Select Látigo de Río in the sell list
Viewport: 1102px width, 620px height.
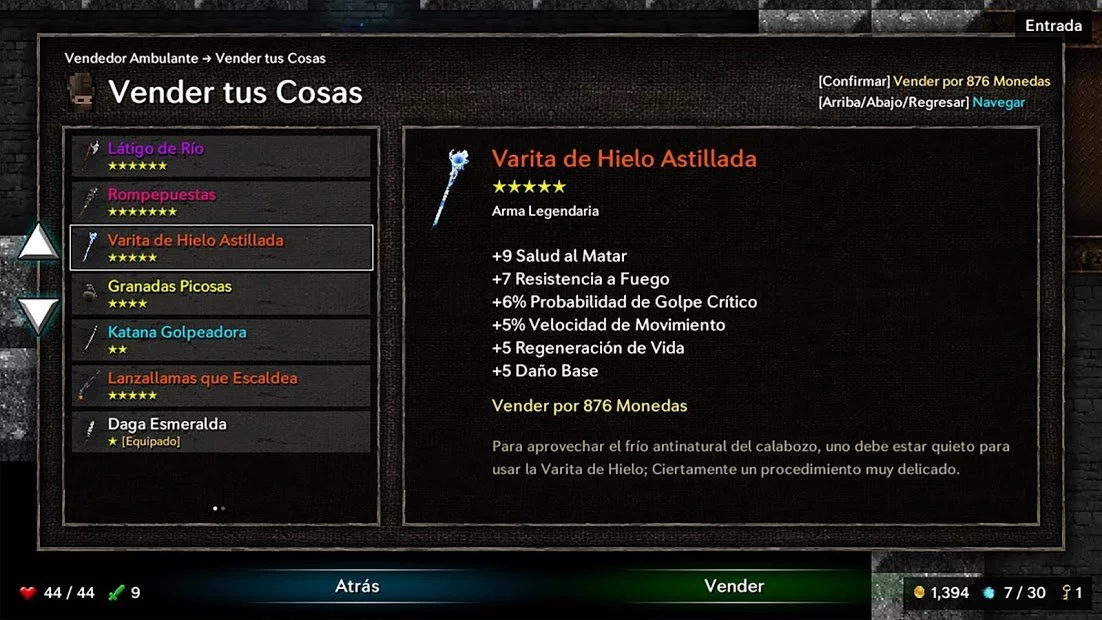221,156
